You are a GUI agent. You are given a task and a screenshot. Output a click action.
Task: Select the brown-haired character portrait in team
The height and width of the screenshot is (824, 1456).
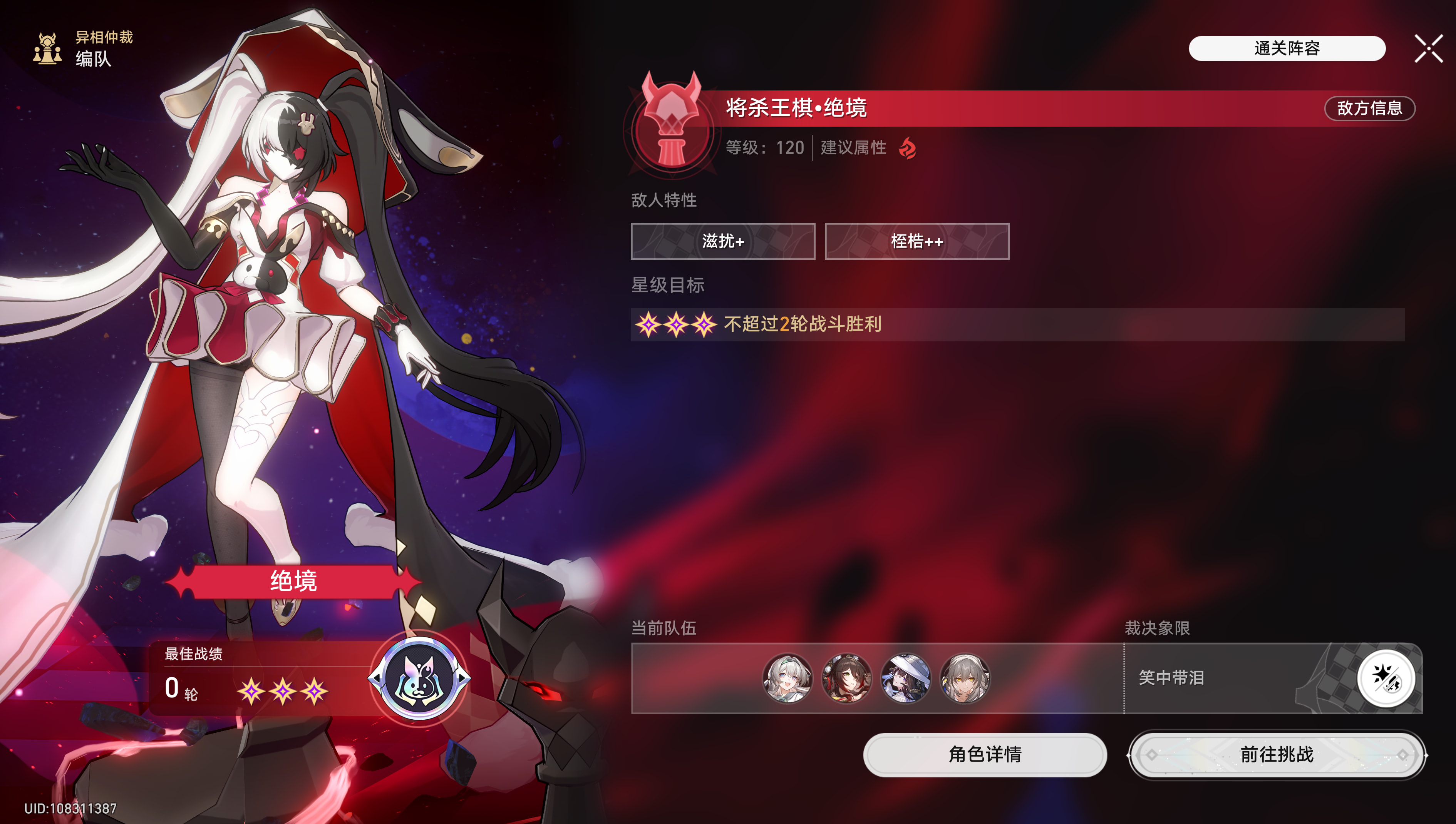[846, 678]
